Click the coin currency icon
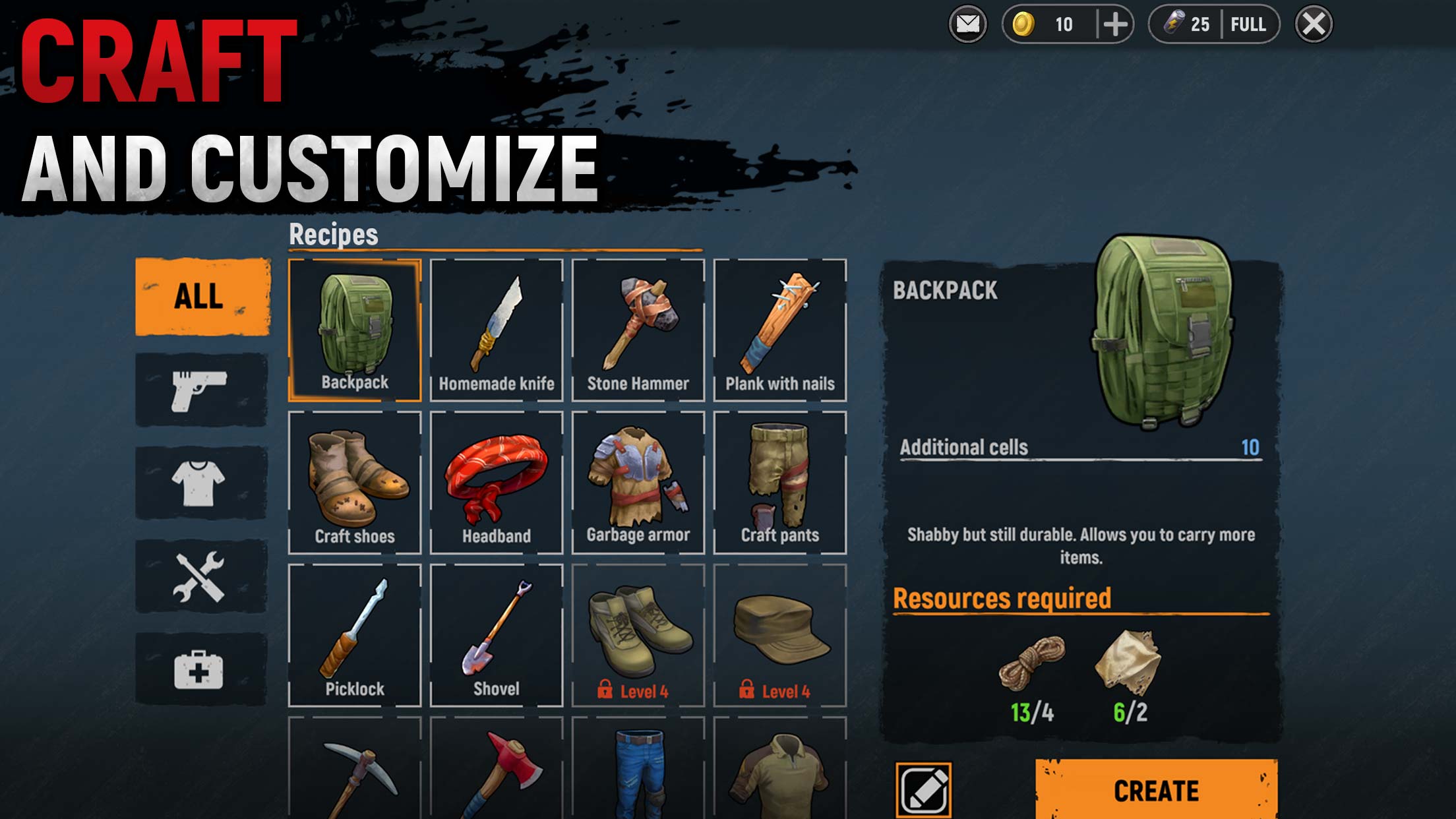Image resolution: width=1456 pixels, height=819 pixels. tap(1023, 25)
